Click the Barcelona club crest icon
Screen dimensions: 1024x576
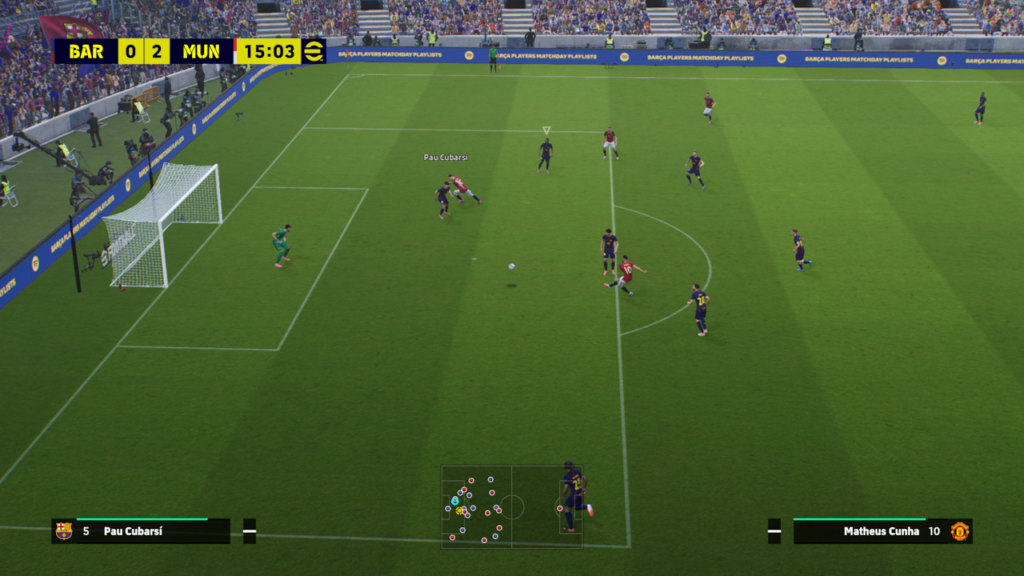64,531
